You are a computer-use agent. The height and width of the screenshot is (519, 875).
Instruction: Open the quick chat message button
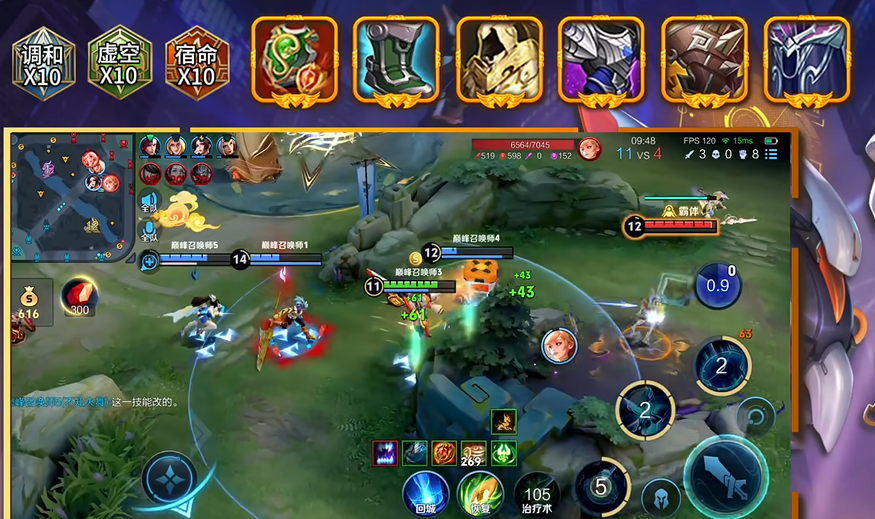click(150, 262)
